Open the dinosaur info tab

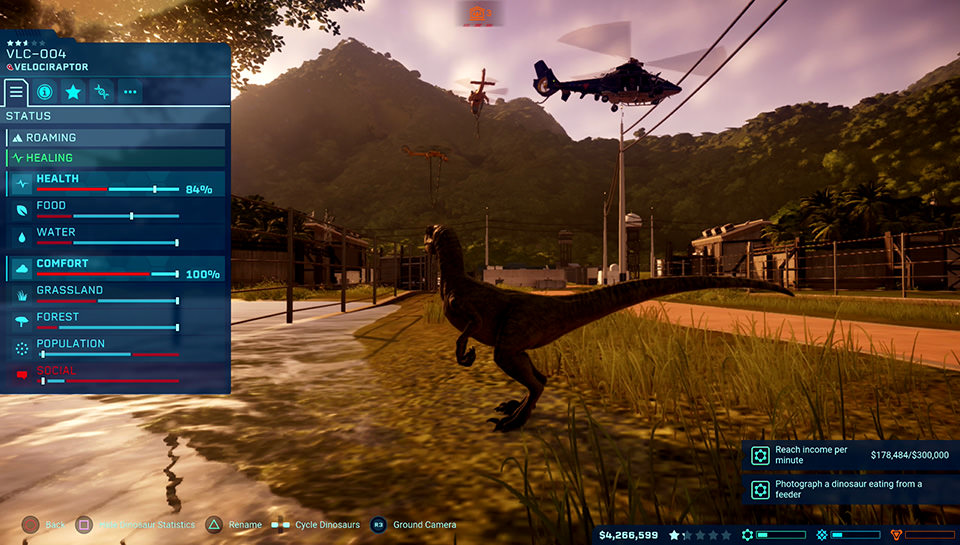click(45, 92)
